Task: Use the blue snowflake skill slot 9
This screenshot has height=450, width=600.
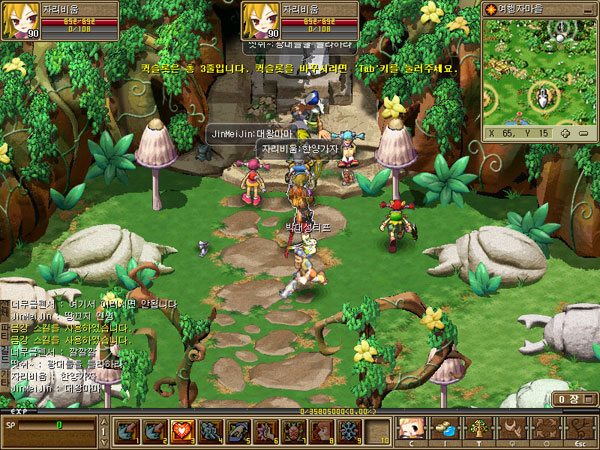Action: click(348, 431)
